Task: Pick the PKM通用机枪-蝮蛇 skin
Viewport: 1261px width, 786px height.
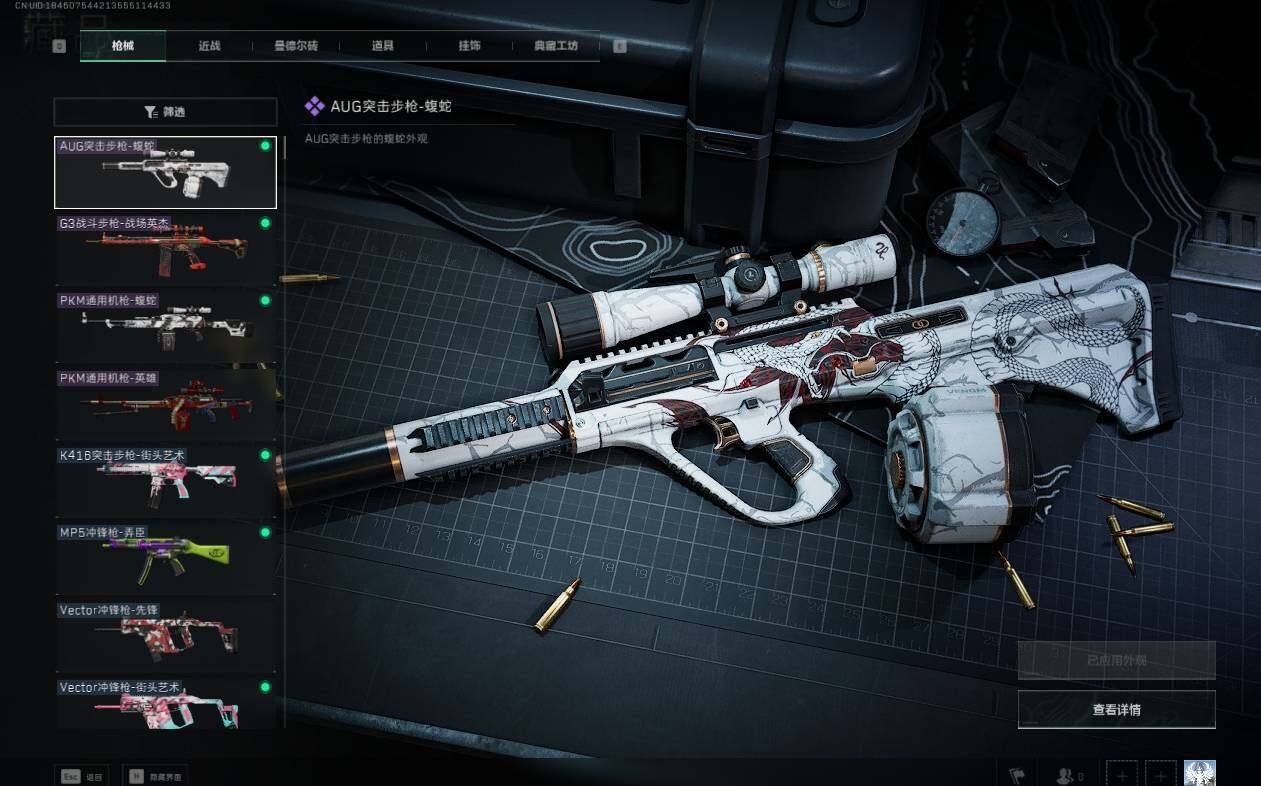Action: click(x=165, y=325)
